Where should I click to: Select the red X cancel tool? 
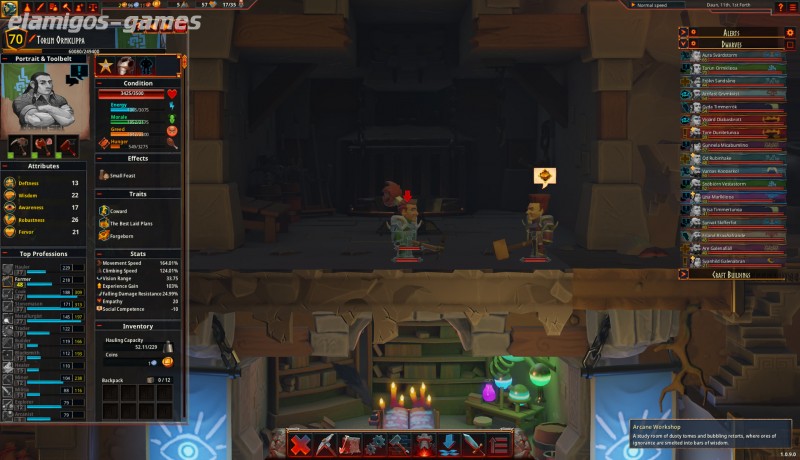pyautogui.click(x=301, y=444)
